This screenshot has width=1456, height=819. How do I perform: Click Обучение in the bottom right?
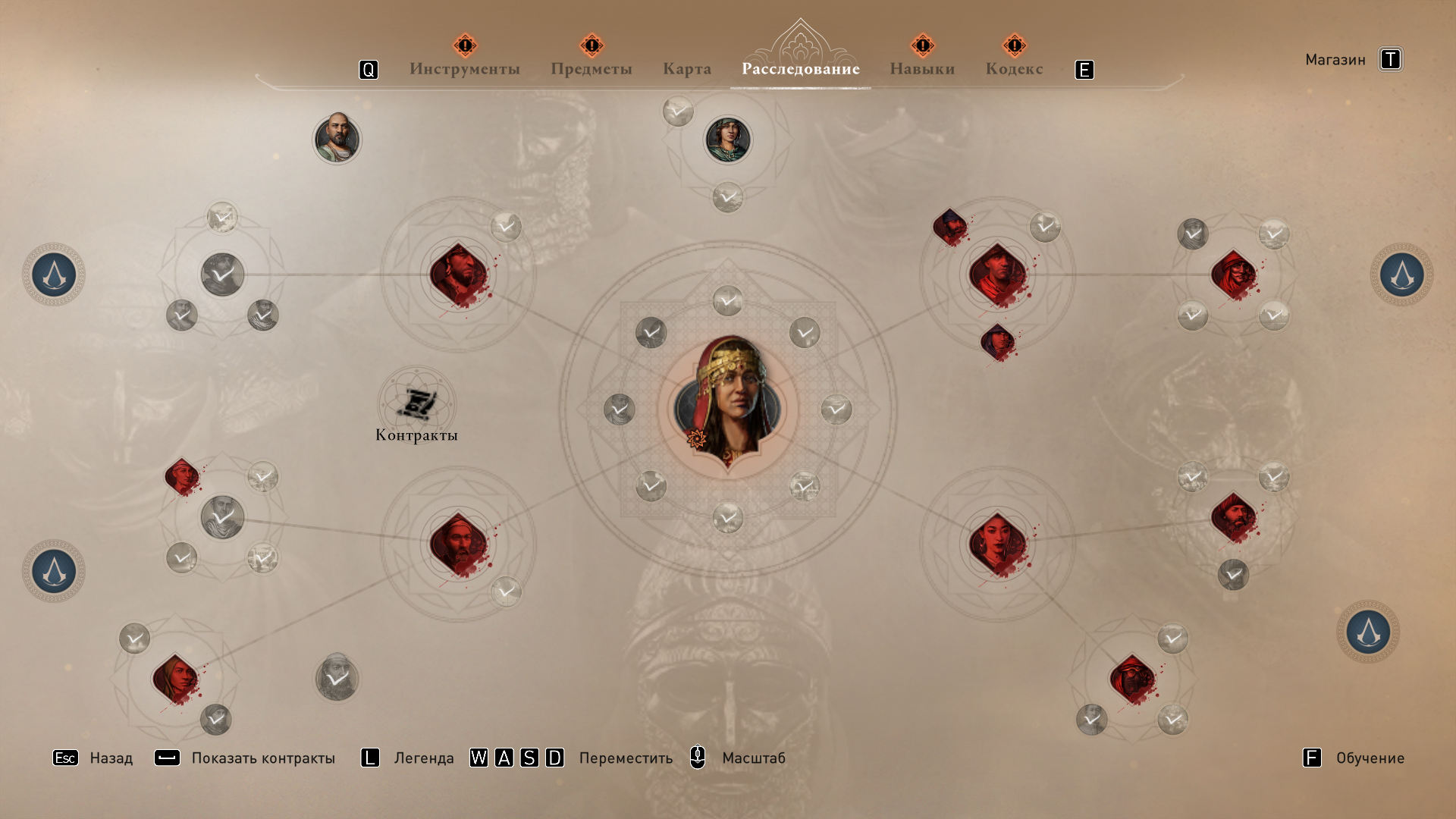[1369, 758]
